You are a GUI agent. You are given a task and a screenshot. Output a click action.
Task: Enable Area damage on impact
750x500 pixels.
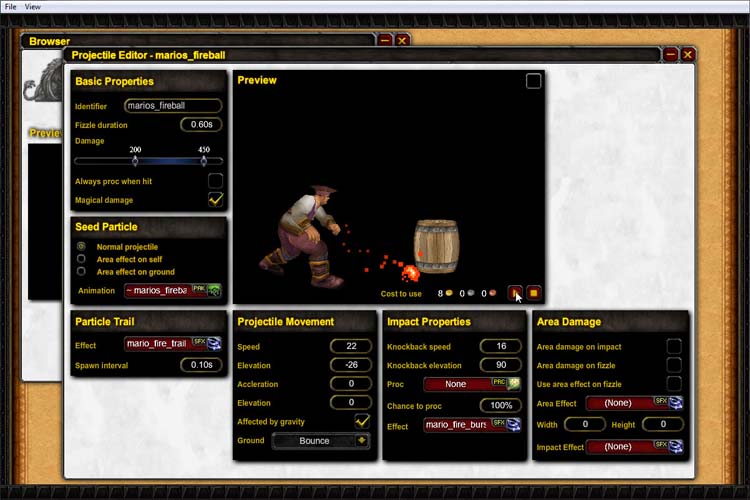pos(674,346)
